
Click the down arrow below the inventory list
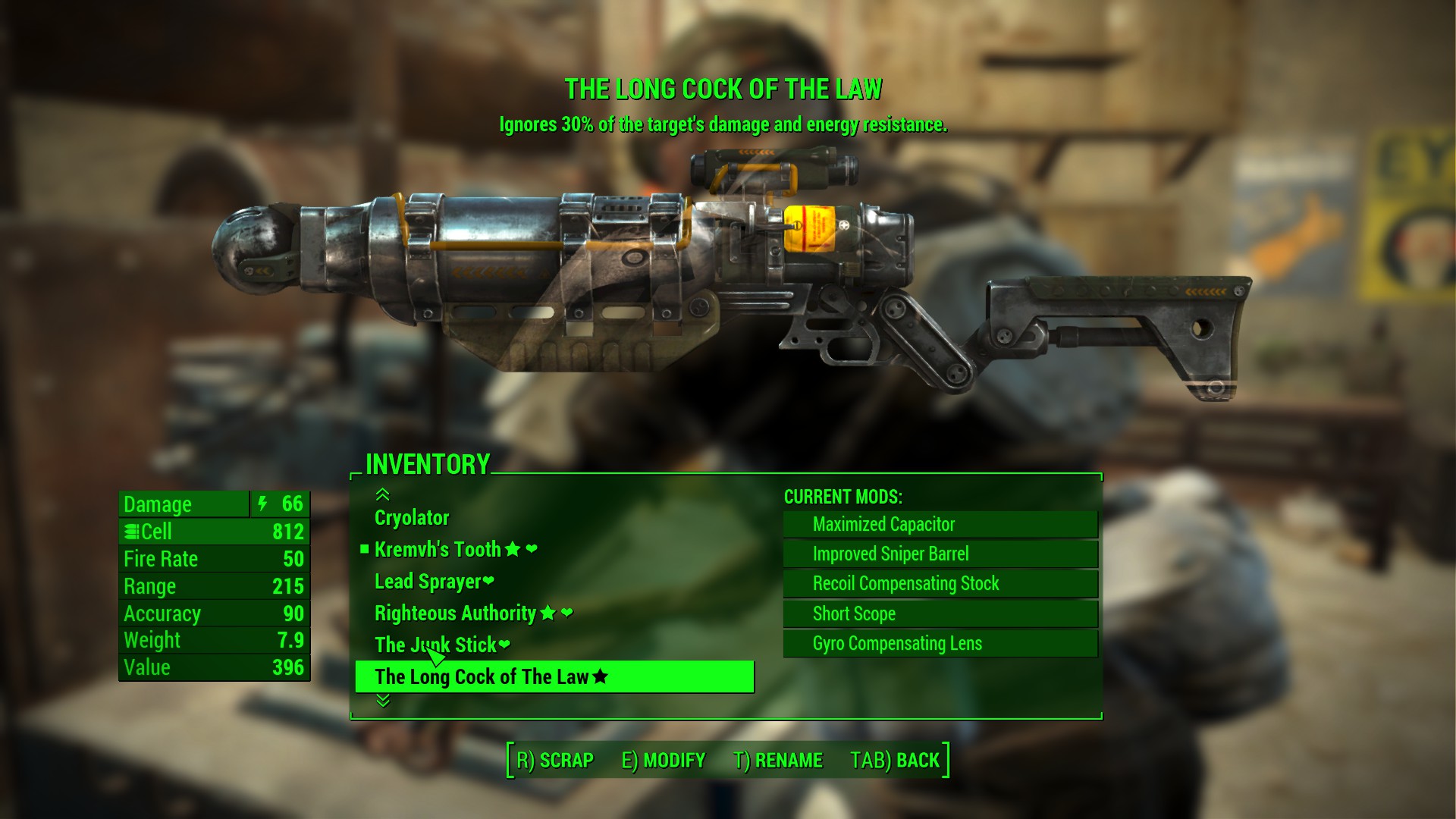click(383, 701)
